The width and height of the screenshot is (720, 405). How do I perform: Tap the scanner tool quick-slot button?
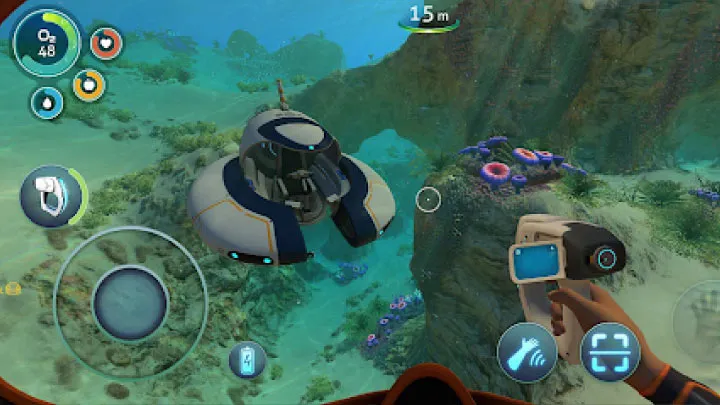49,196
